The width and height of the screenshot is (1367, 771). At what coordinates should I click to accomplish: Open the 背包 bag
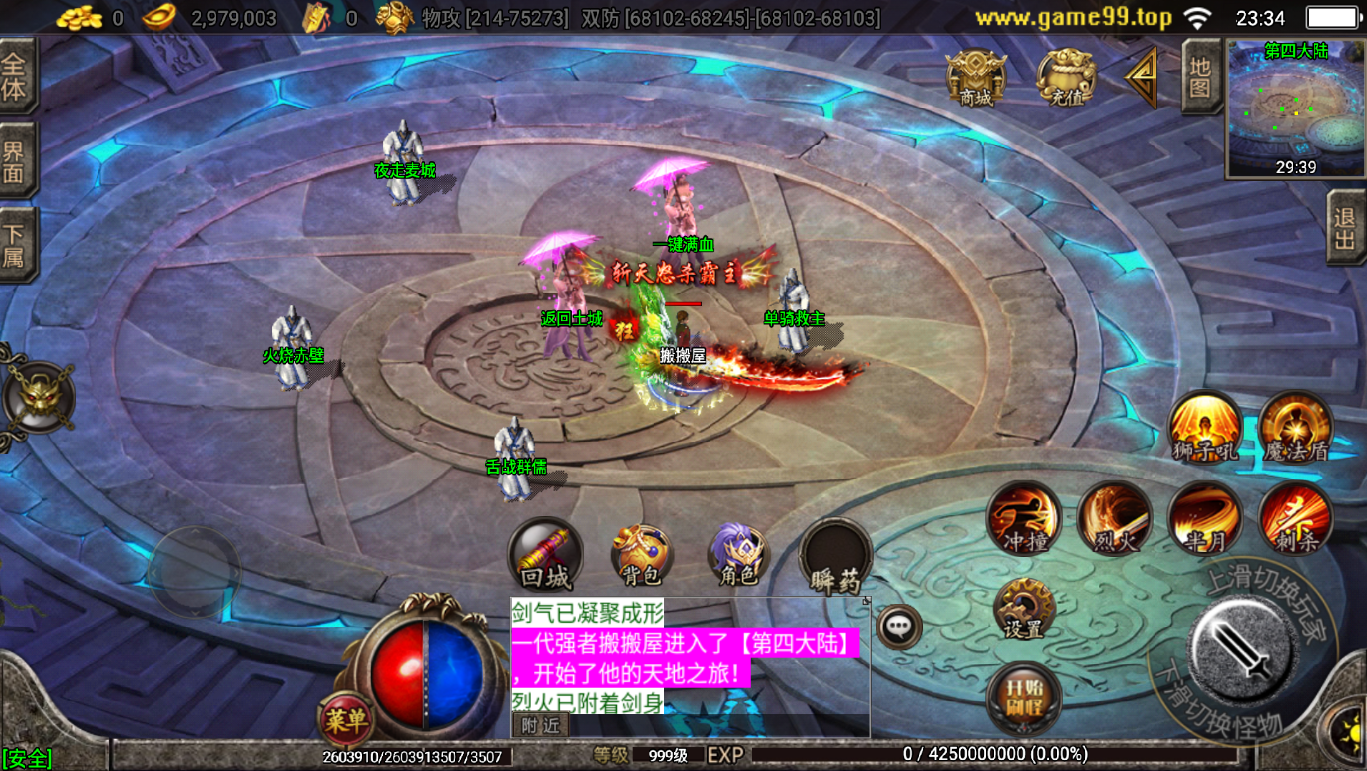point(641,554)
